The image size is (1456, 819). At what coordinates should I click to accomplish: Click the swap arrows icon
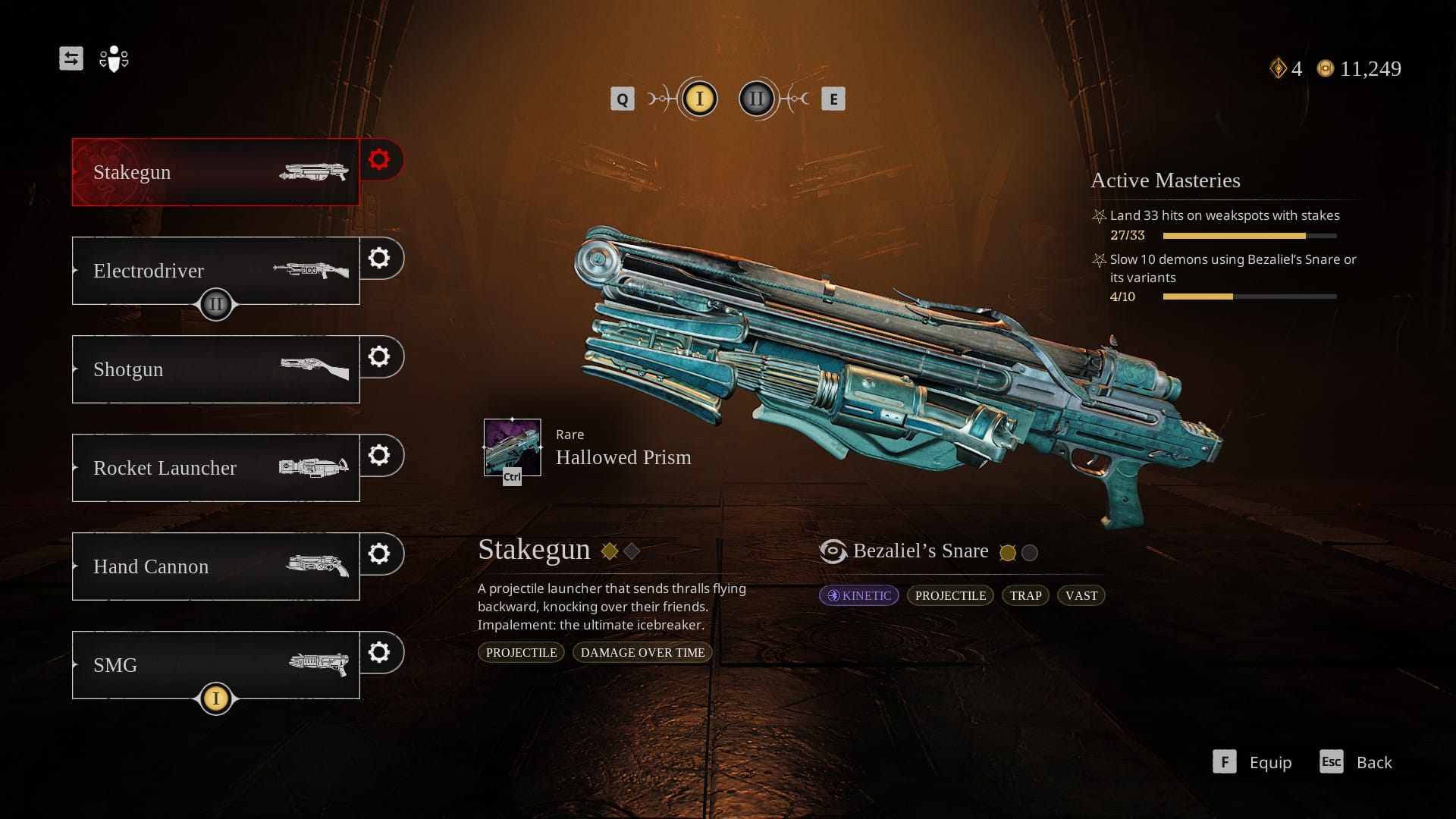coord(71,58)
